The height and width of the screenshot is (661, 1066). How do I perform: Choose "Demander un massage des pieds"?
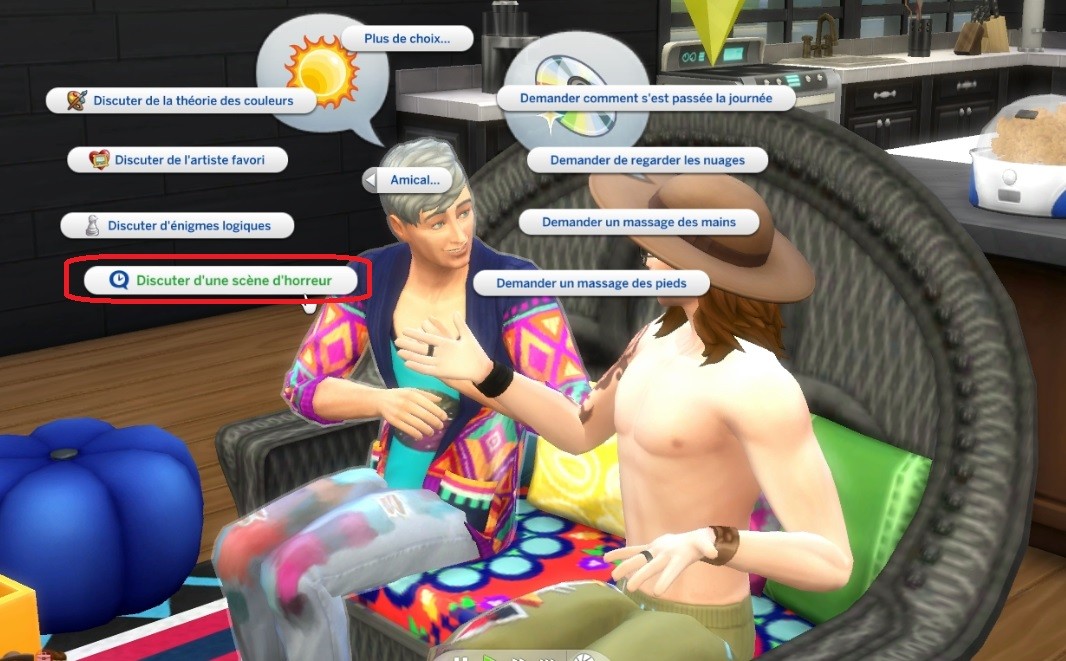tap(590, 284)
